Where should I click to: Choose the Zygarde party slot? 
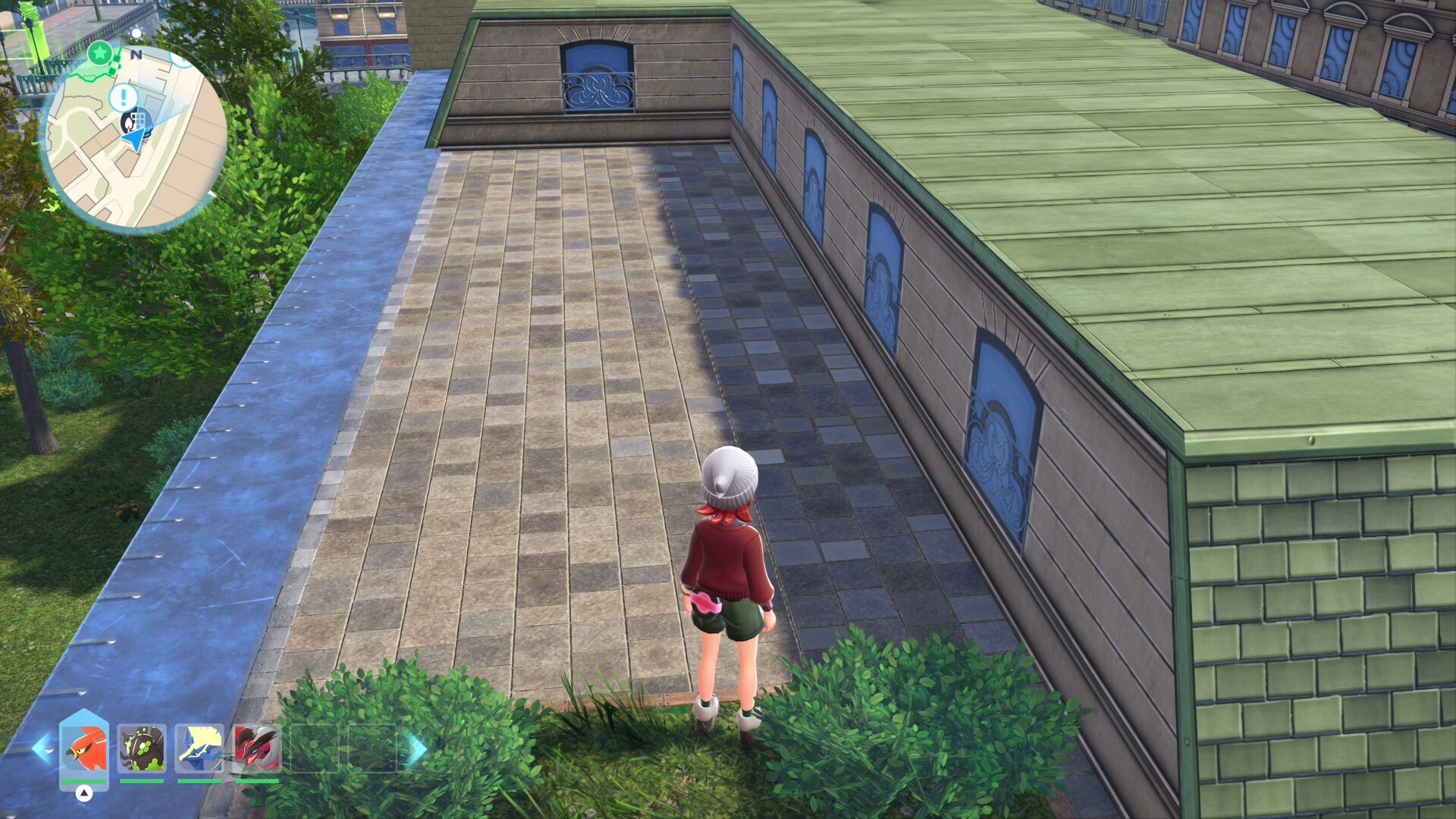[142, 748]
